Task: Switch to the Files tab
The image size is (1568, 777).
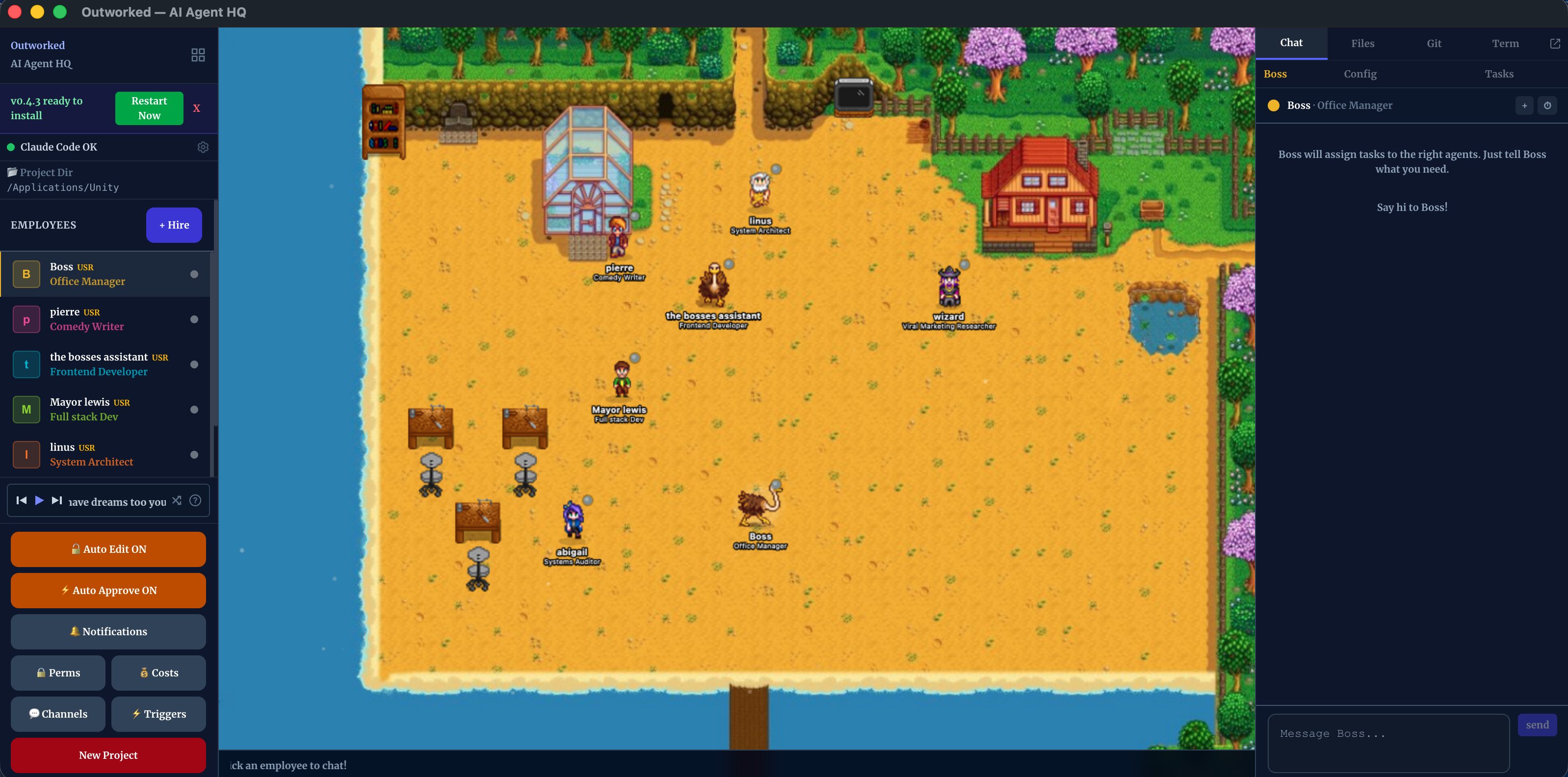Action: pos(1362,43)
